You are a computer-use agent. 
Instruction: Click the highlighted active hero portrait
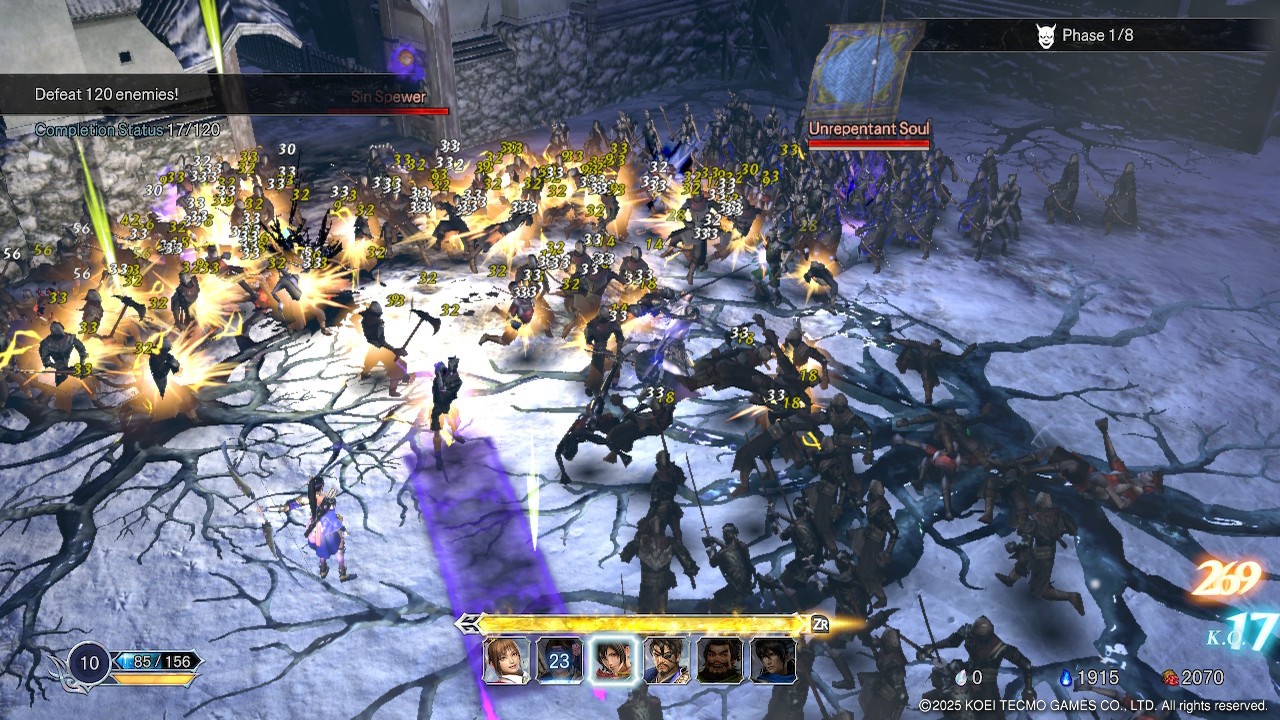tap(613, 660)
